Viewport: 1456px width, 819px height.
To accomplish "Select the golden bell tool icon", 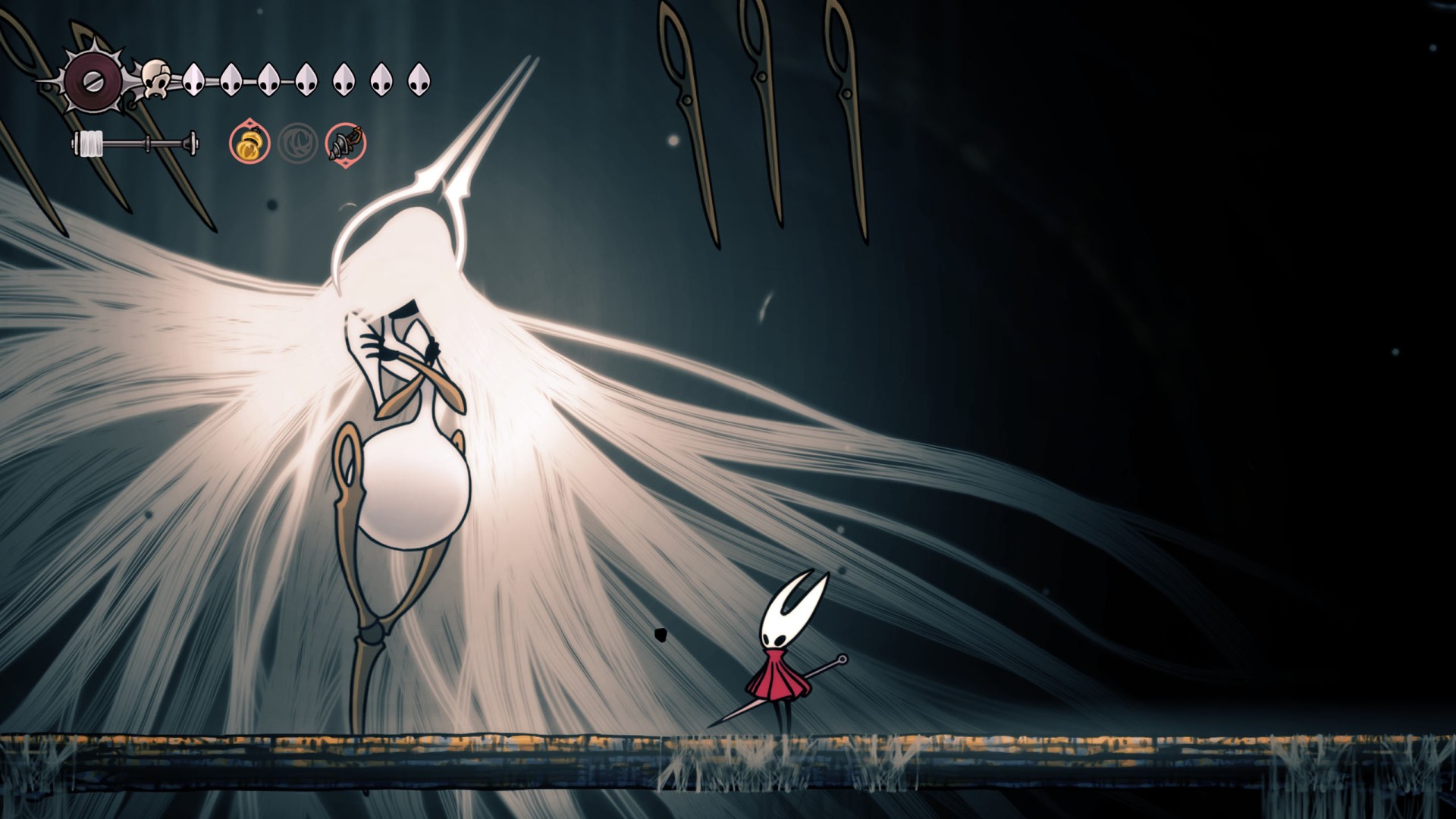I will [249, 143].
